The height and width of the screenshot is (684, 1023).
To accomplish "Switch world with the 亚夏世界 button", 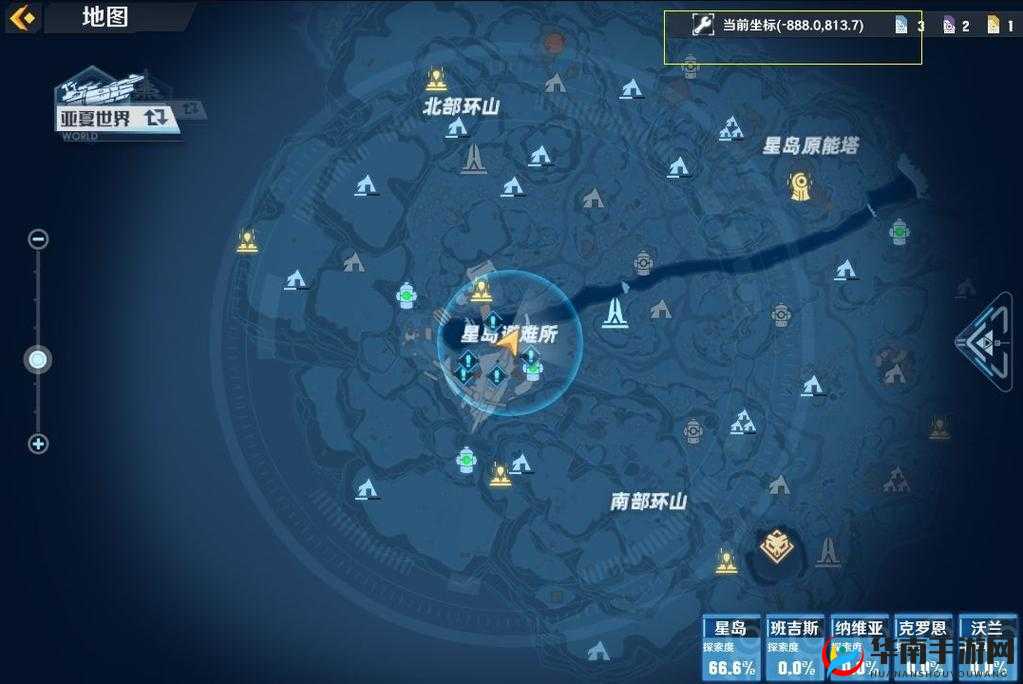I will (120, 118).
